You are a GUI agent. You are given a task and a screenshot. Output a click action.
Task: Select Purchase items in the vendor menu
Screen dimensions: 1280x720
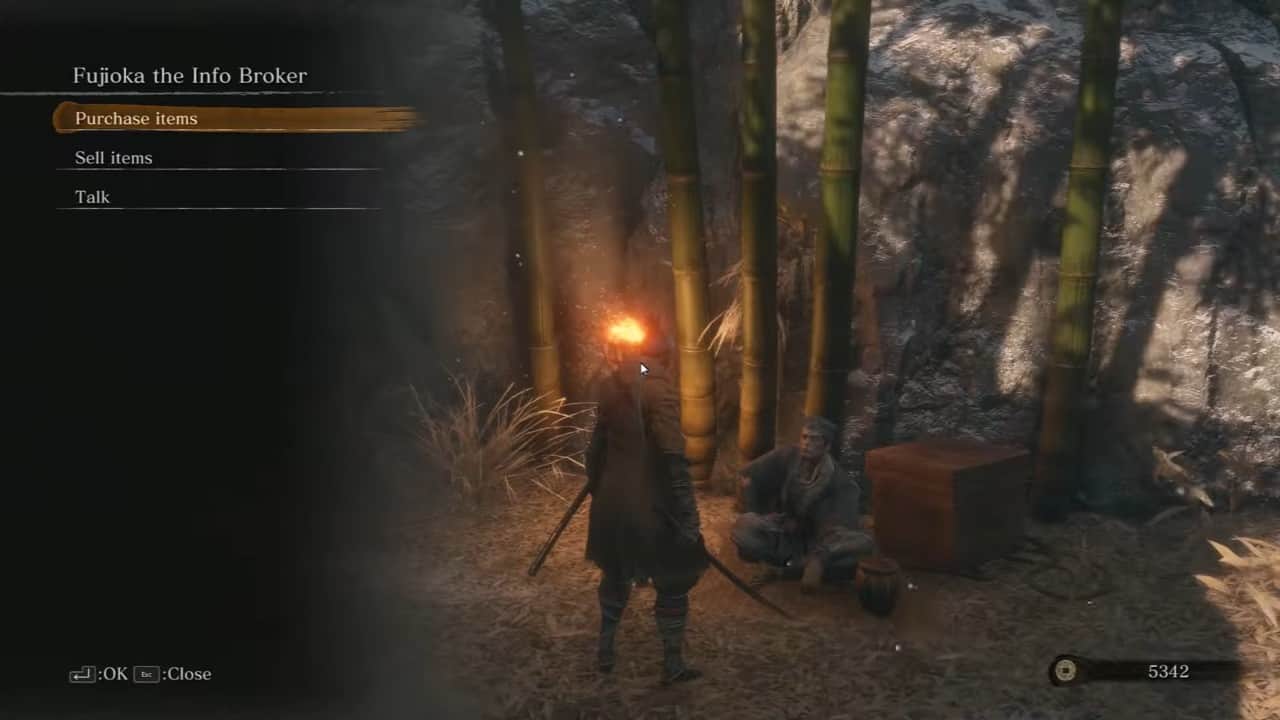pyautogui.click(x=136, y=118)
